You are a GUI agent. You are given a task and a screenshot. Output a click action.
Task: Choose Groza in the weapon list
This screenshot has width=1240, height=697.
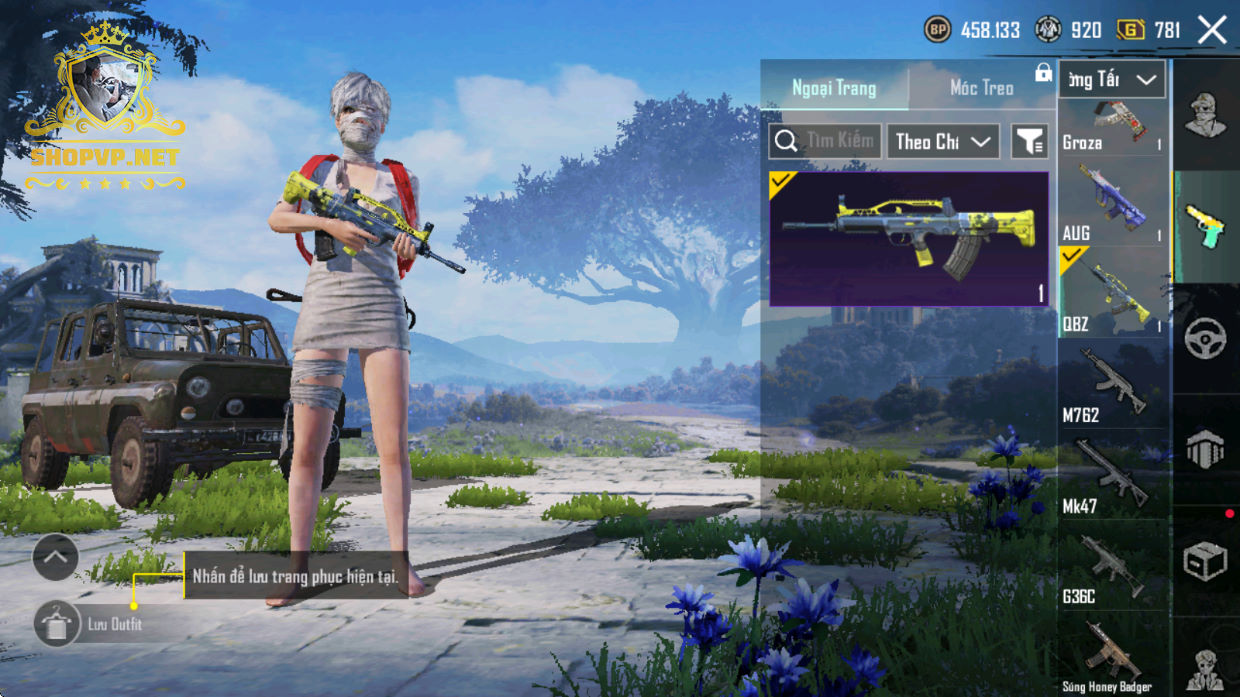pos(1112,126)
